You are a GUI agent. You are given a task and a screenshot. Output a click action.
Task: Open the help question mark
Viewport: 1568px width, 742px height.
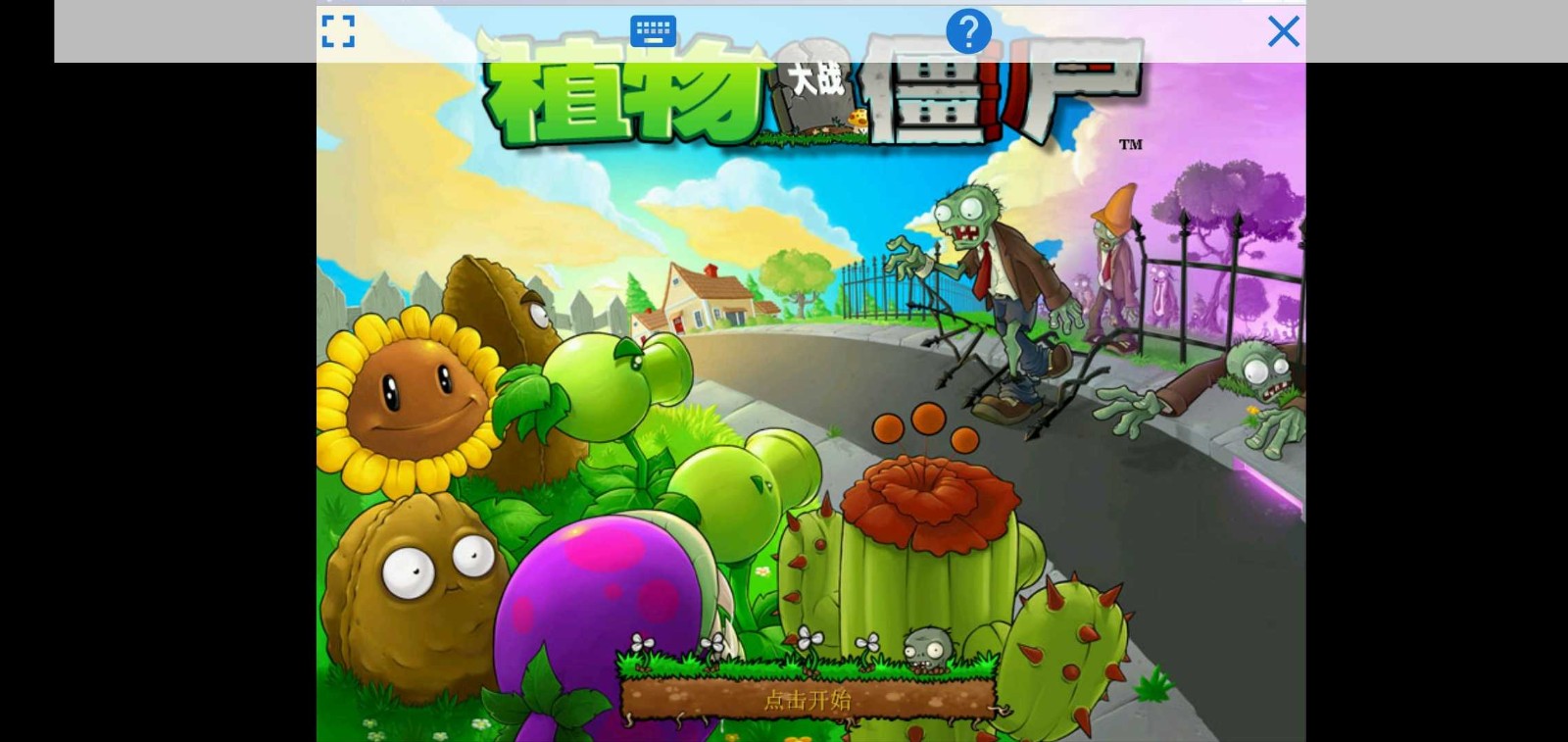click(x=968, y=30)
